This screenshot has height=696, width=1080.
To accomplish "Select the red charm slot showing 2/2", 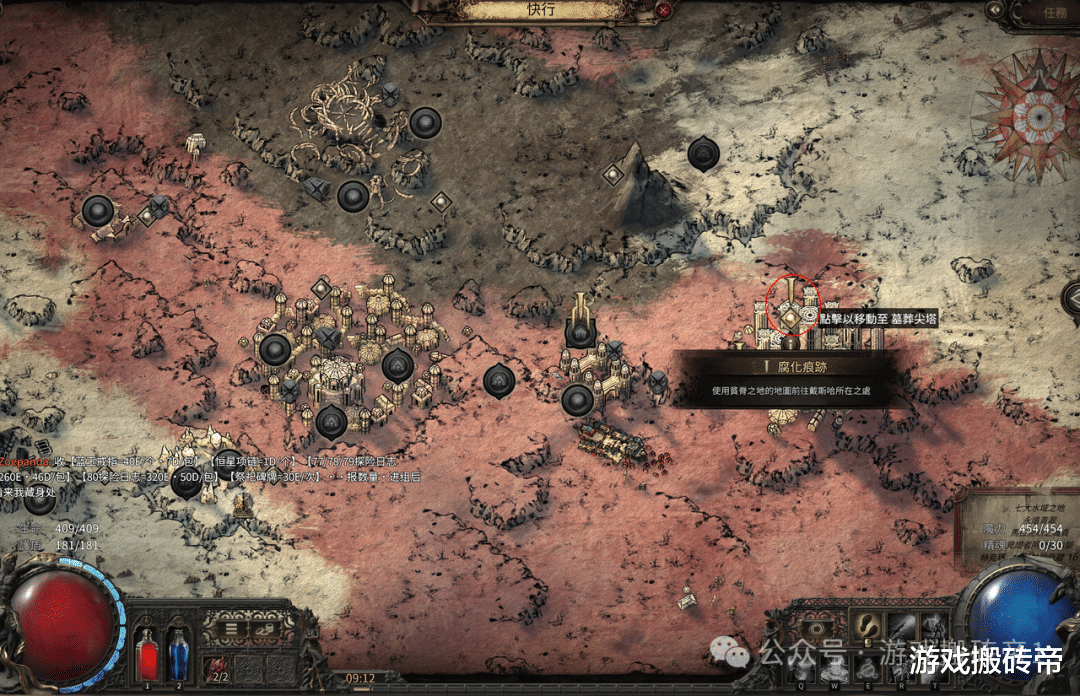I will [216, 669].
